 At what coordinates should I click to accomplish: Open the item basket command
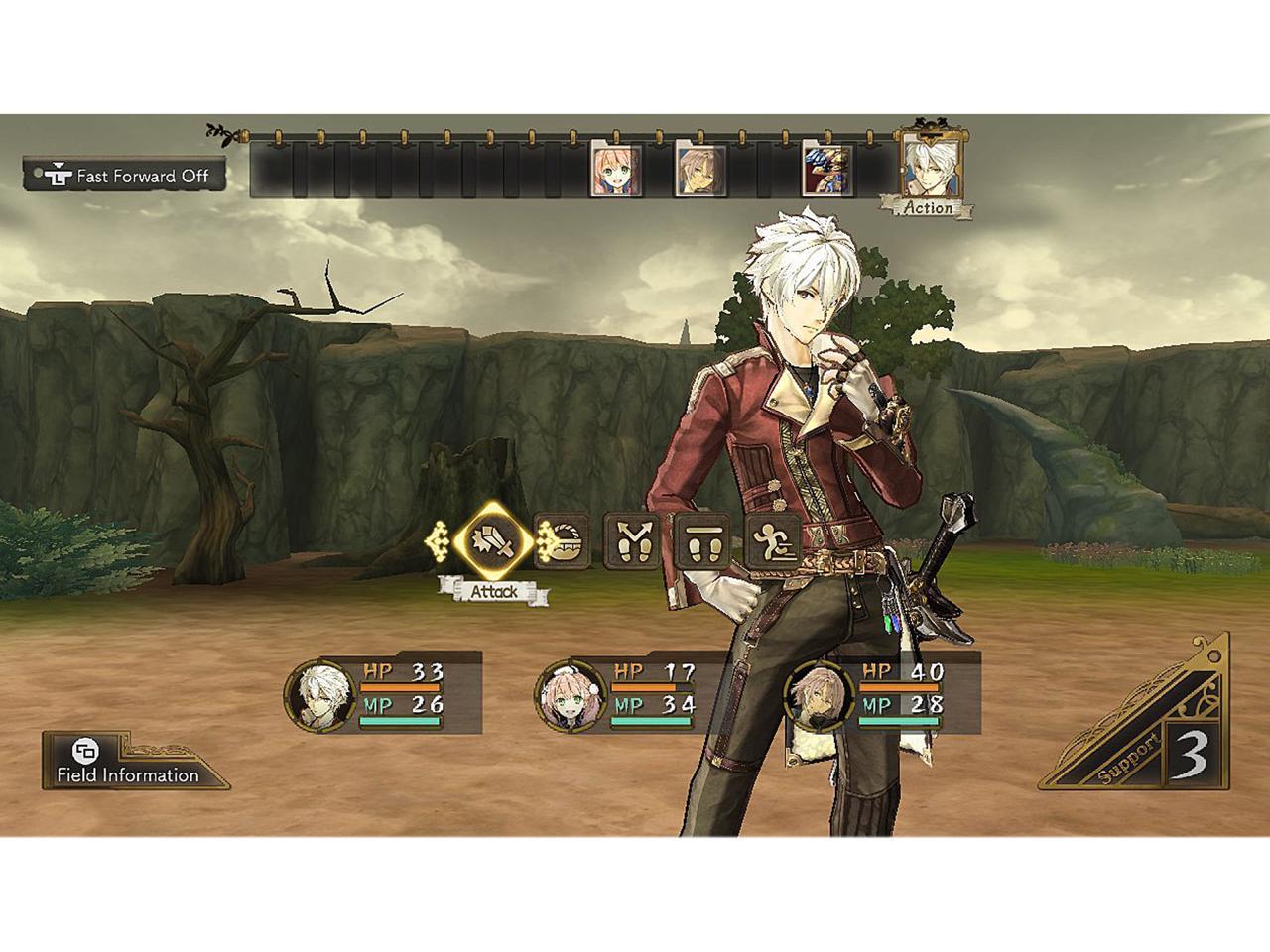click(563, 543)
